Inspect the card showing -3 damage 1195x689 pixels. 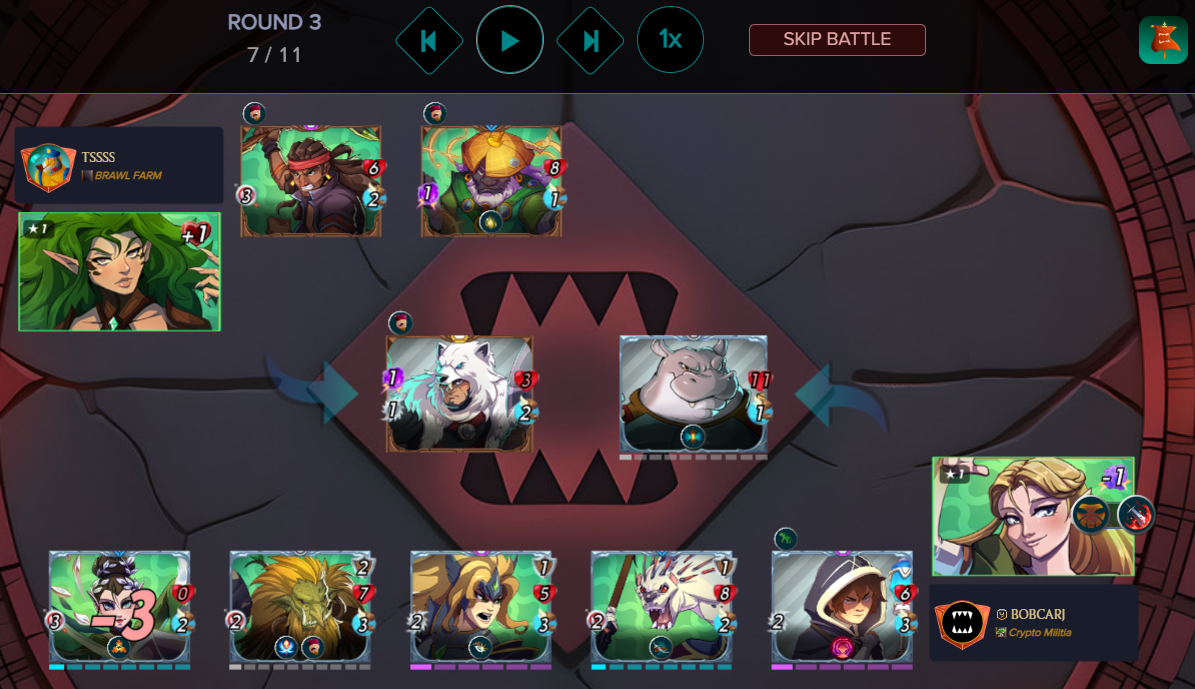tap(119, 607)
